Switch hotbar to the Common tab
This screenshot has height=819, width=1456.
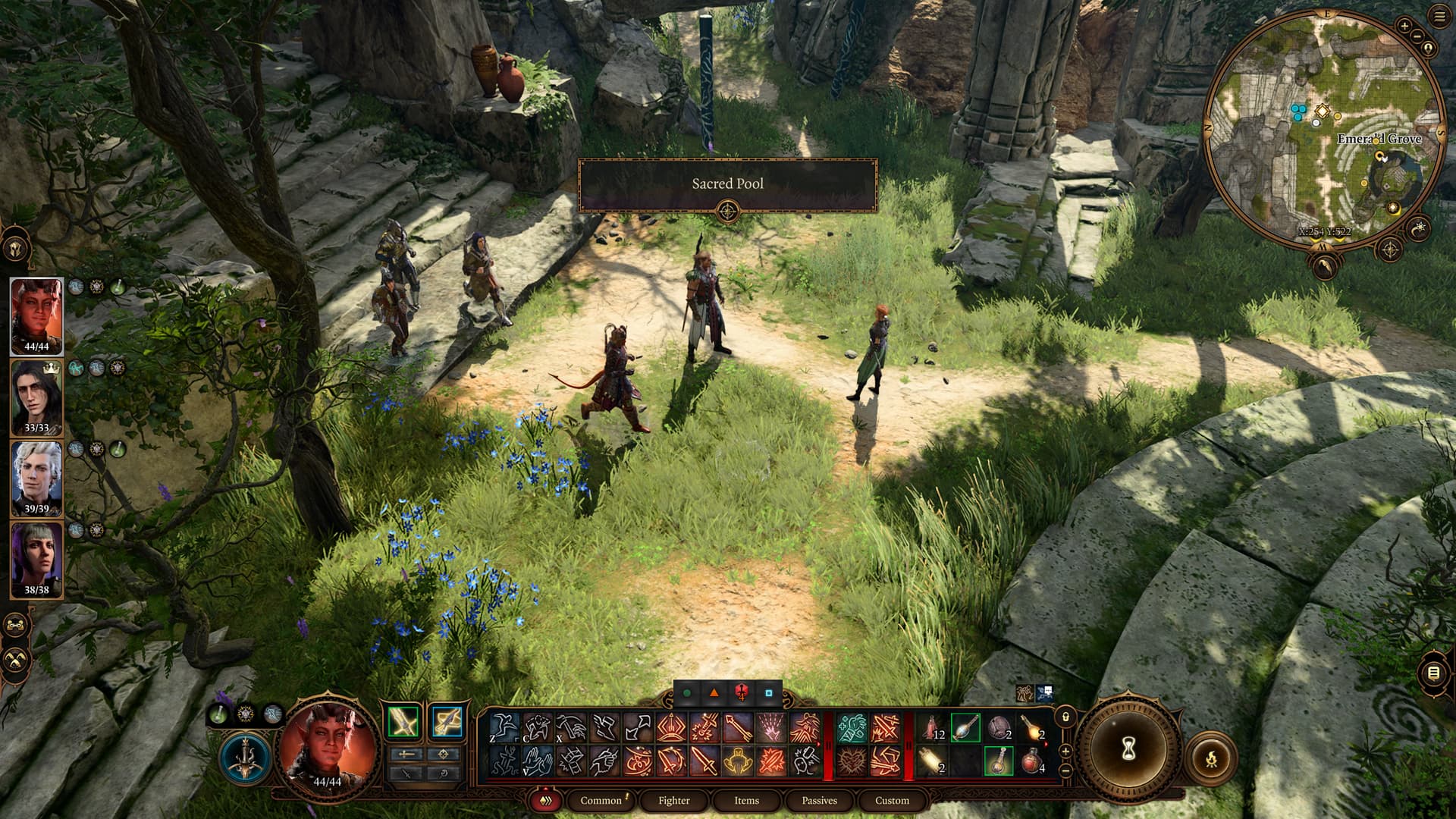pos(601,800)
